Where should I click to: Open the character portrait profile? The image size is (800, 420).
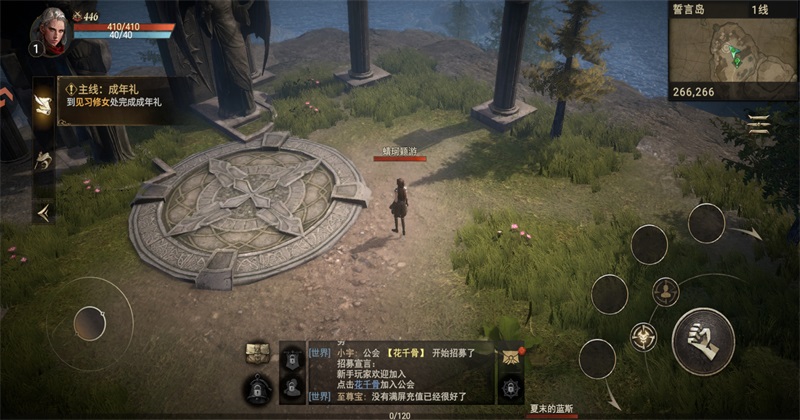coord(52,29)
